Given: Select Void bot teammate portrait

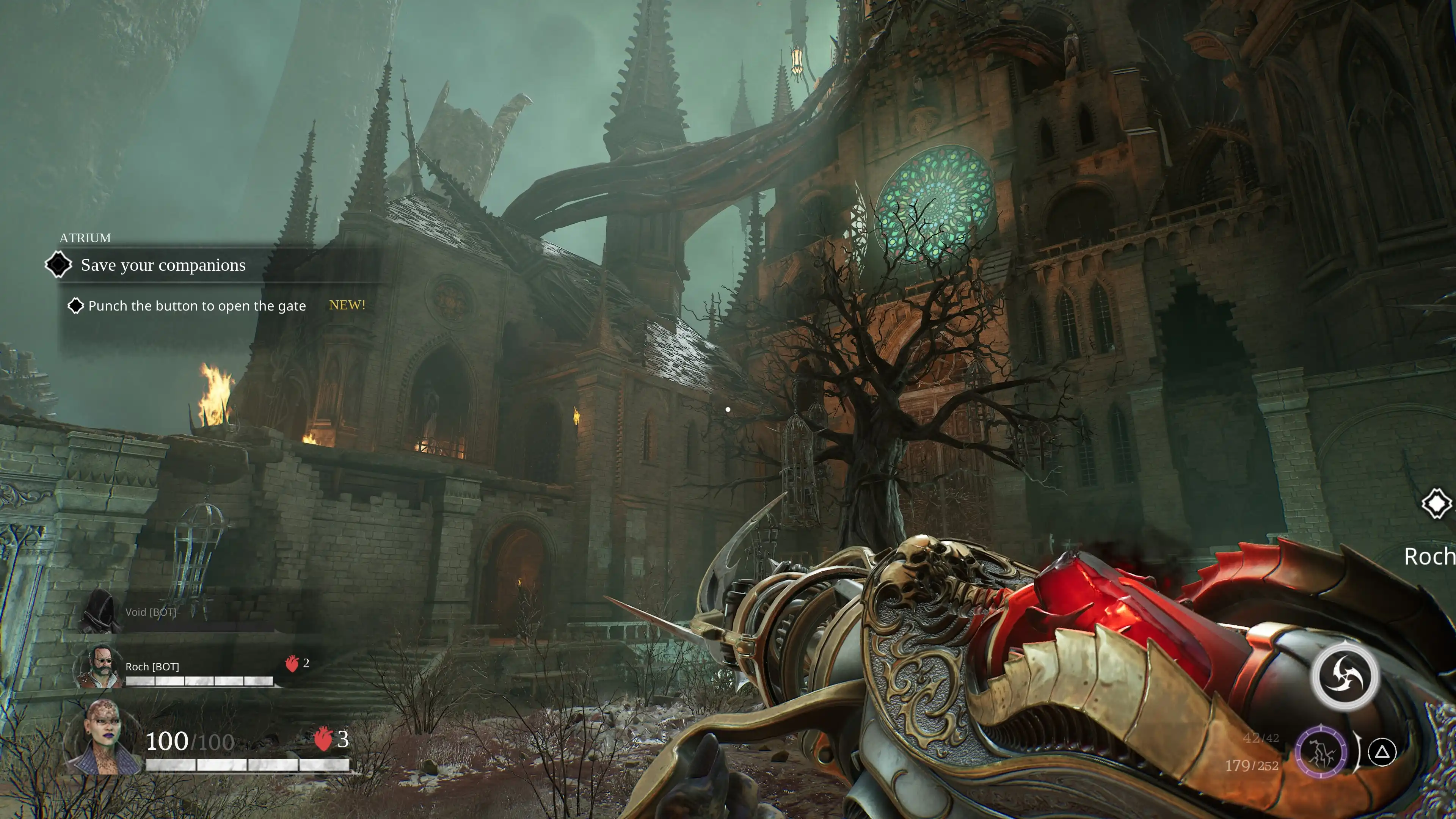Looking at the screenshot, I should [100, 611].
